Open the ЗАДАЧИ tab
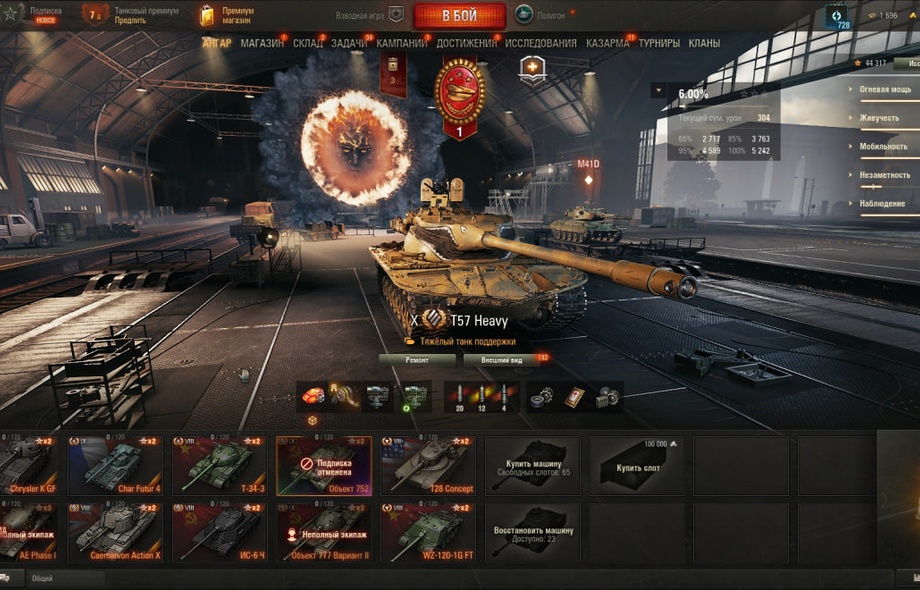The image size is (920, 590). coord(349,44)
